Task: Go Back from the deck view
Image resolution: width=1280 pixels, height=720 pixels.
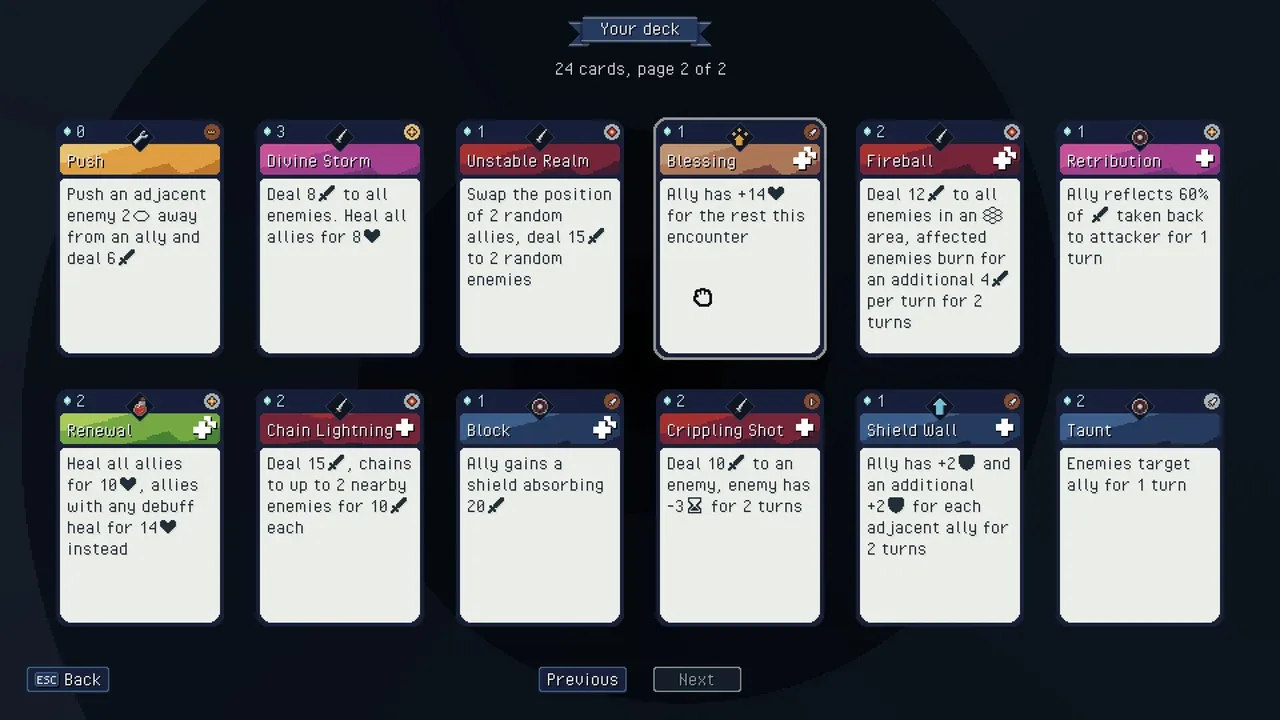Action: [68, 680]
